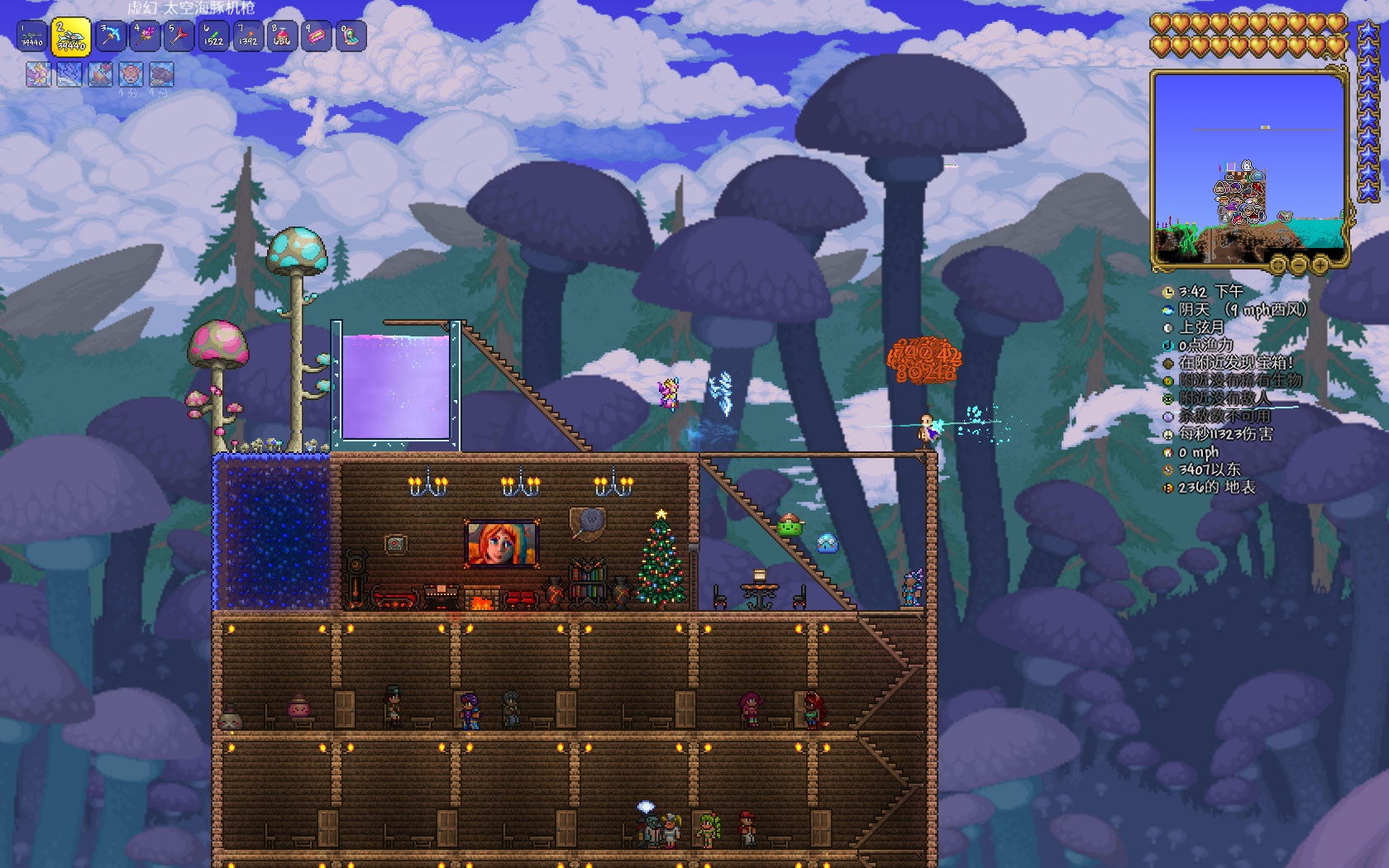Choose the blue bow in slot 3
Screen dimensions: 1389x868
point(110,36)
